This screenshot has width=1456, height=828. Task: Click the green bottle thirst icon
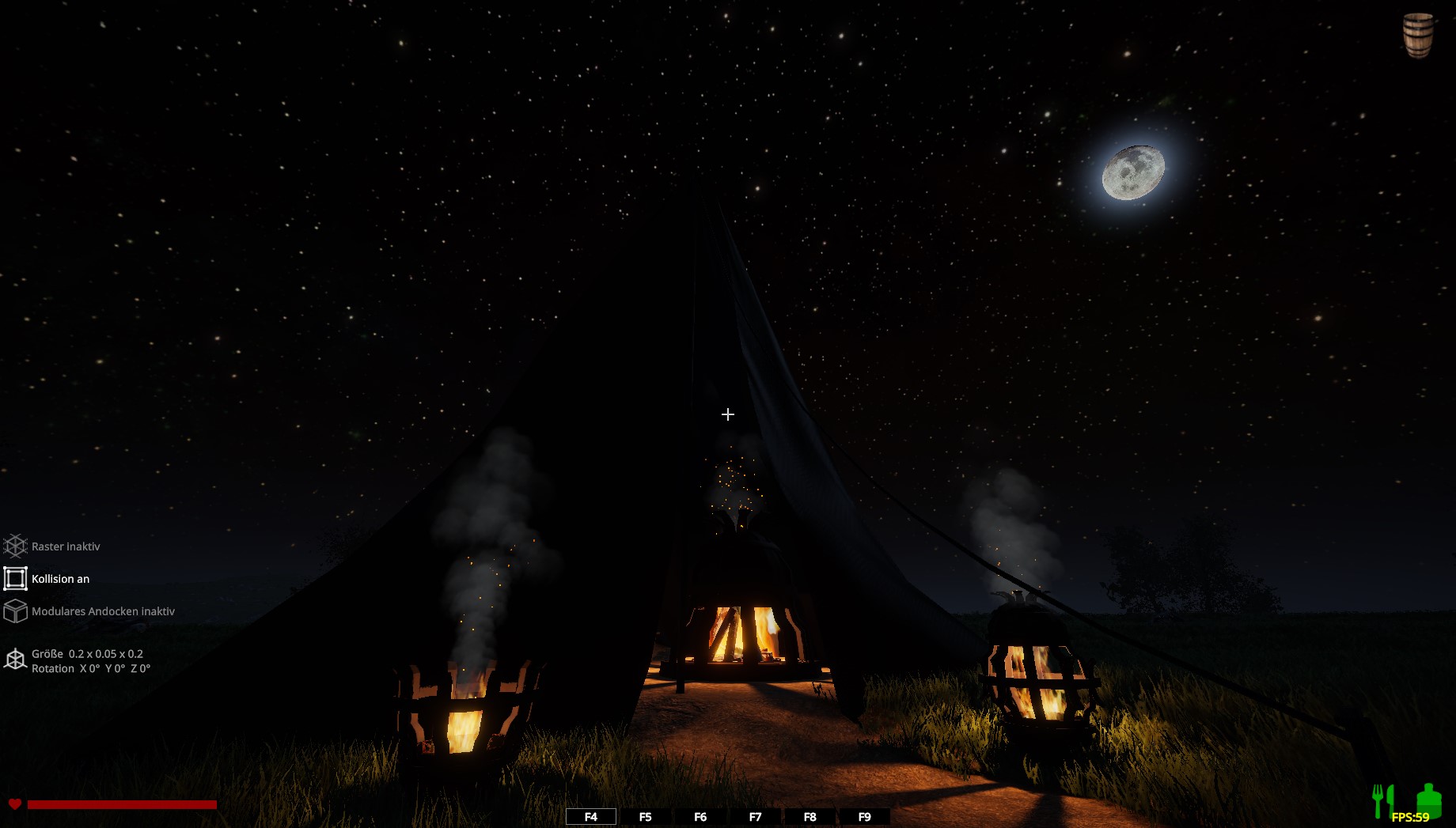1428,799
